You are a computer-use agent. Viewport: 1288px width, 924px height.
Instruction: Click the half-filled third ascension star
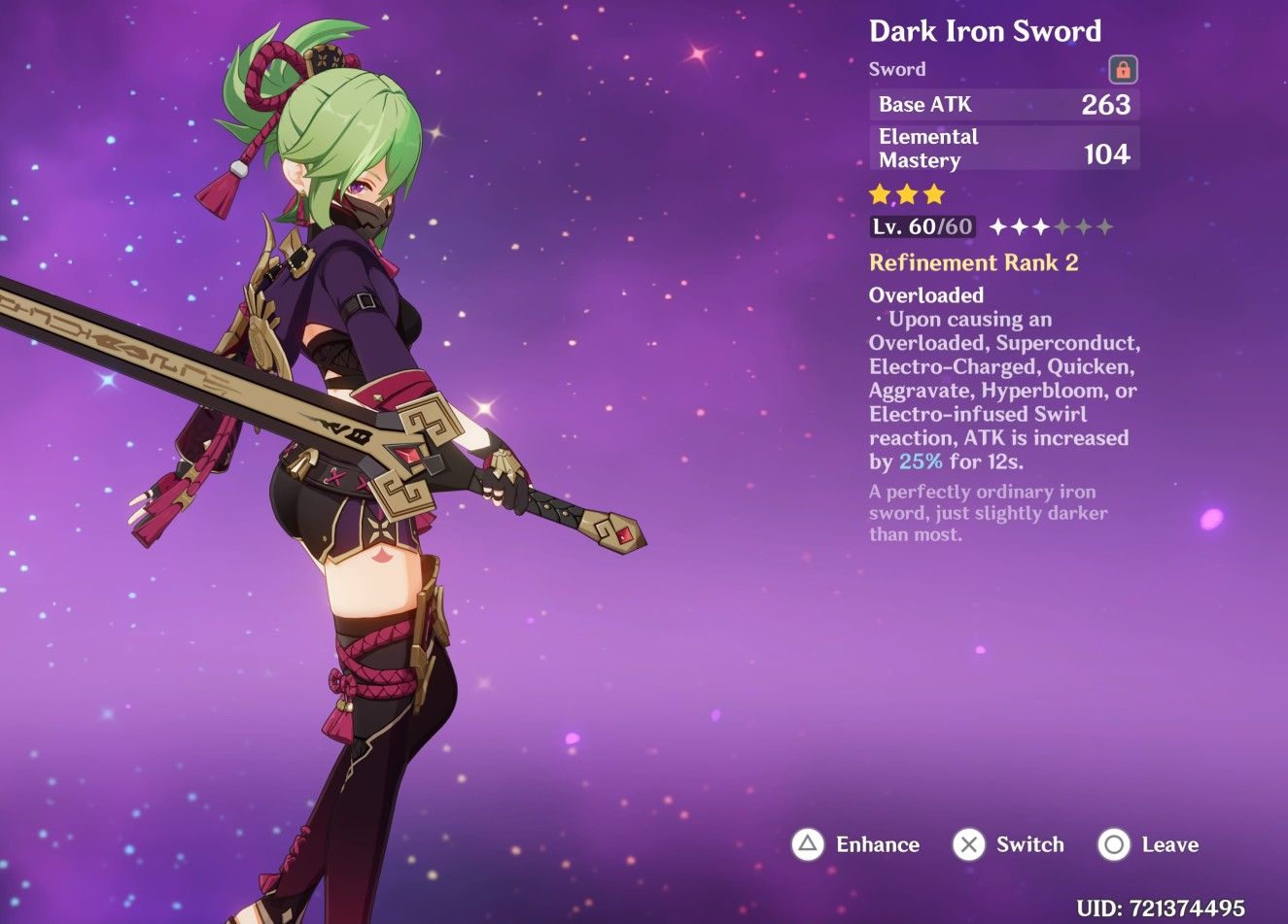pos(1041,226)
